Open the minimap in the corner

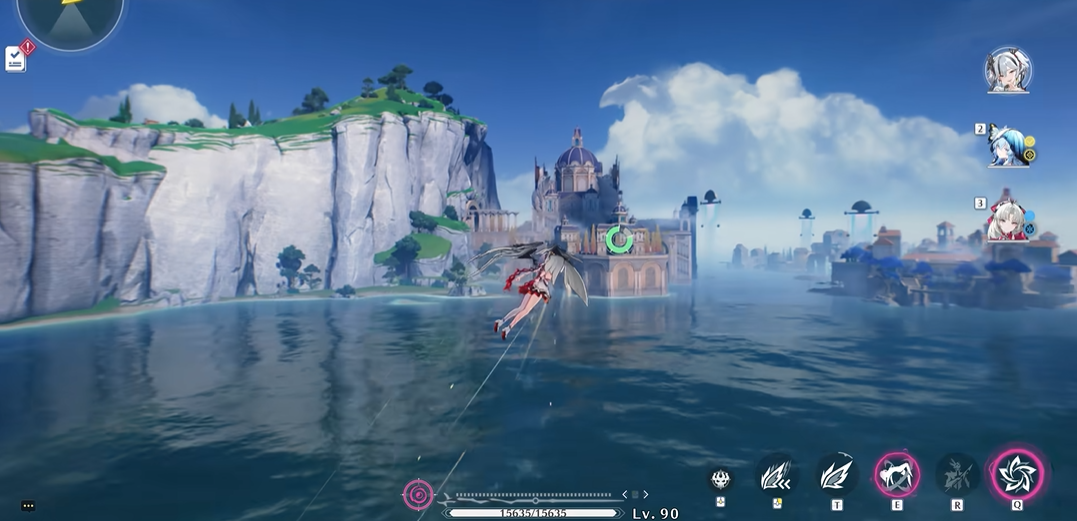click(x=70, y=18)
